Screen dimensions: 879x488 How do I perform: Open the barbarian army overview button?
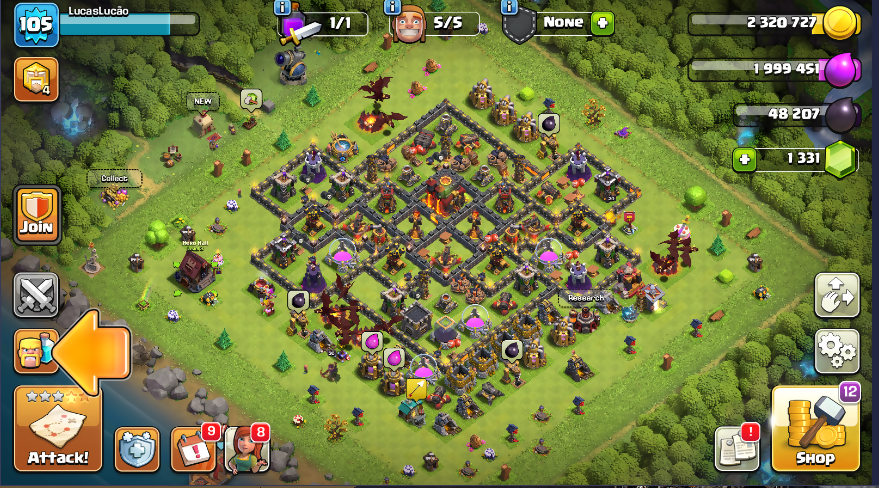point(33,352)
